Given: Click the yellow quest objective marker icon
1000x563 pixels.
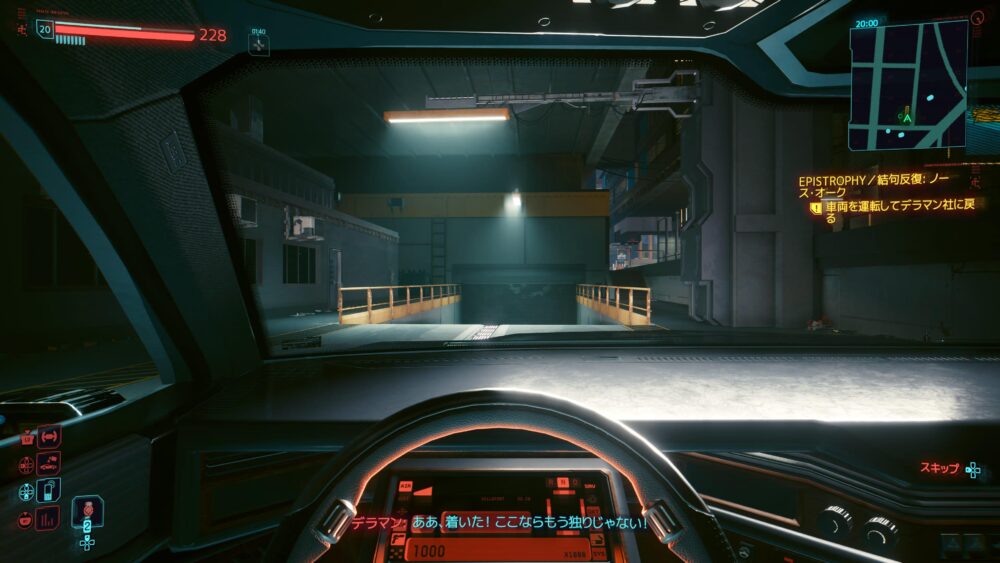Looking at the screenshot, I should coord(816,208).
